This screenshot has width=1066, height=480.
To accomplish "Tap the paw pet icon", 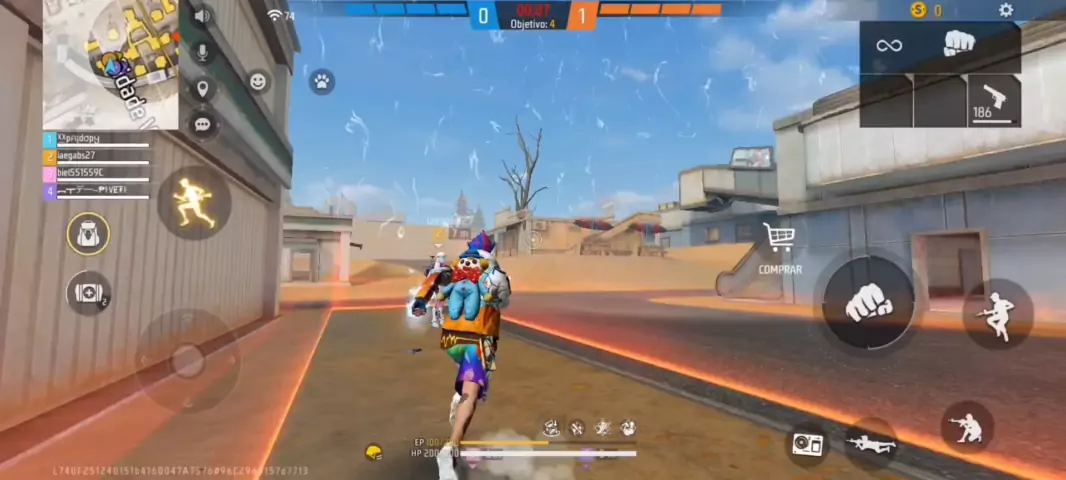I will [321, 82].
